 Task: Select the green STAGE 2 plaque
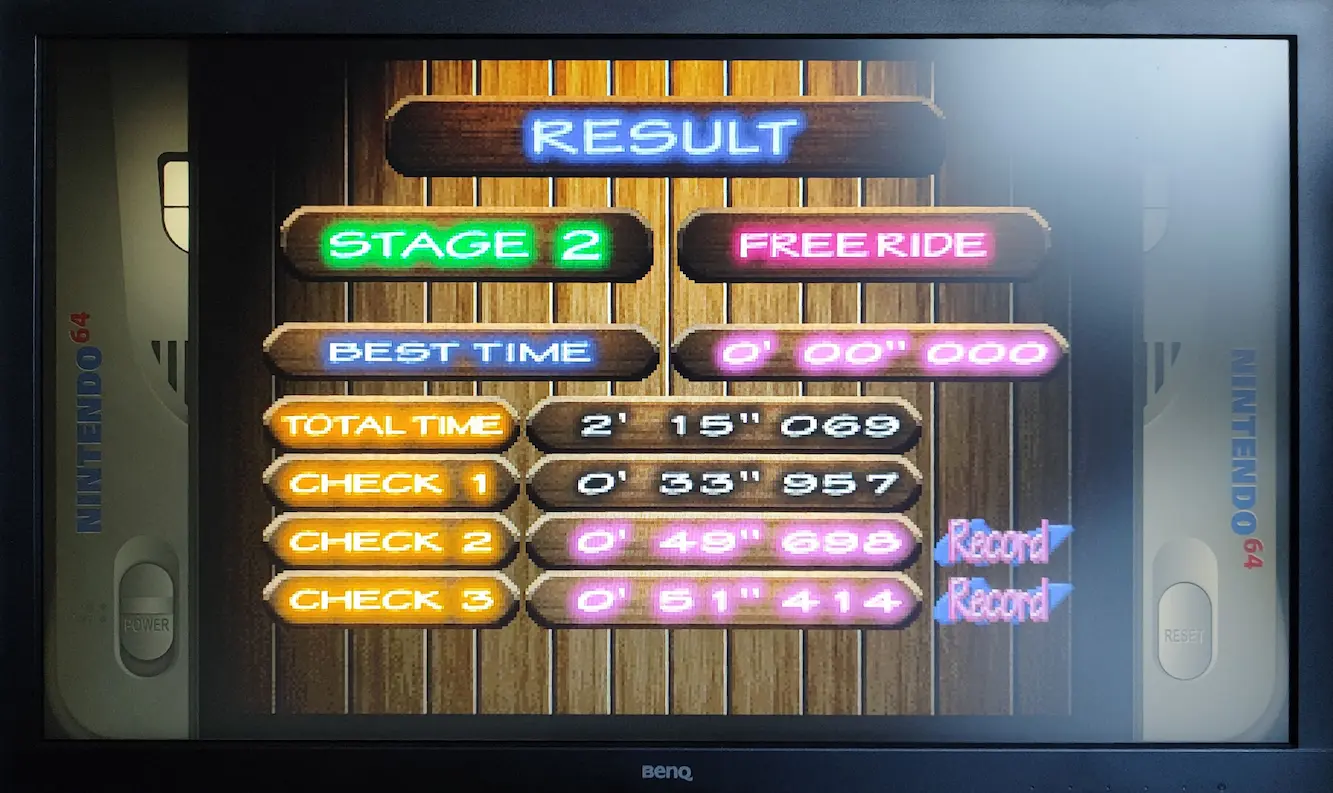pos(467,245)
